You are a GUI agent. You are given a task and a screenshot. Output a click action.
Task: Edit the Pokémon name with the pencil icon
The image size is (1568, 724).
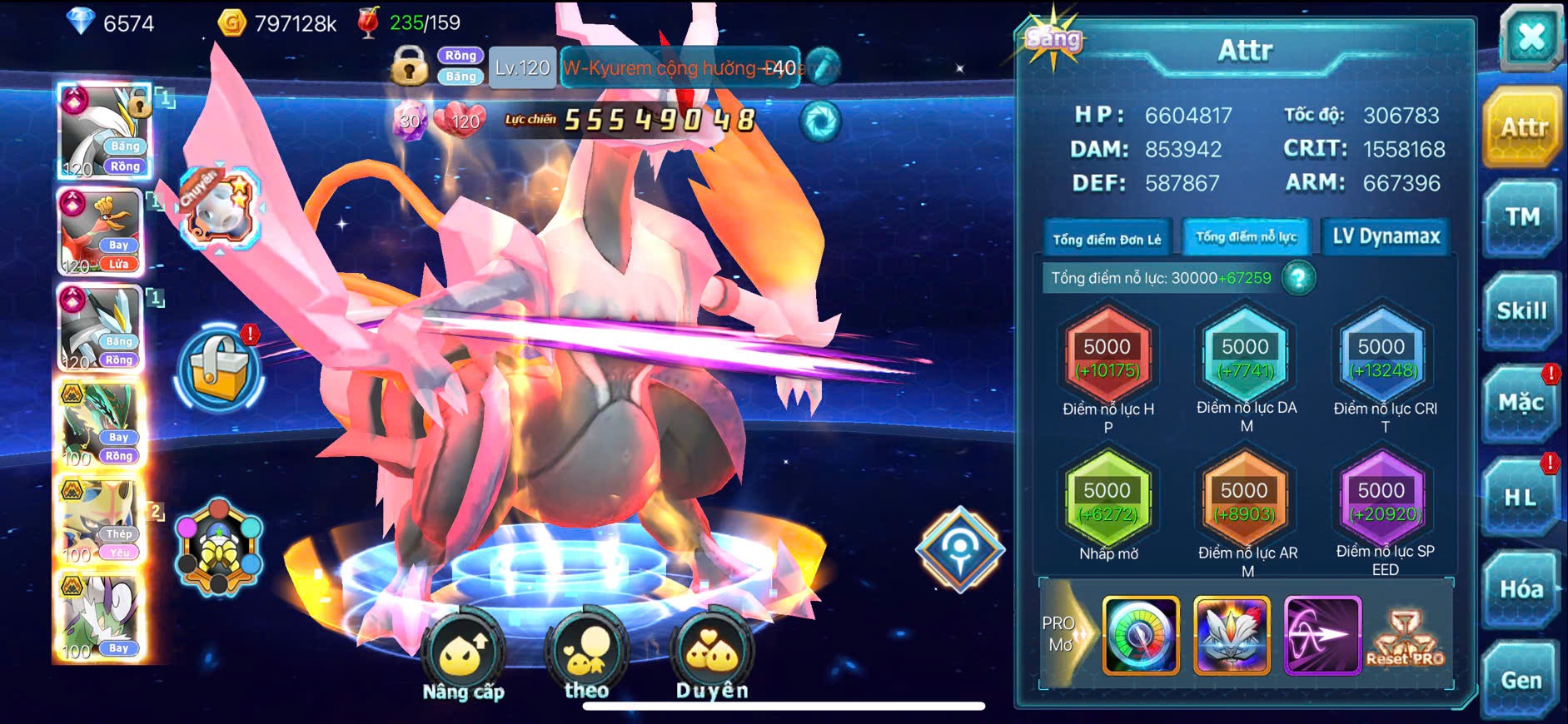pyautogui.click(x=824, y=67)
